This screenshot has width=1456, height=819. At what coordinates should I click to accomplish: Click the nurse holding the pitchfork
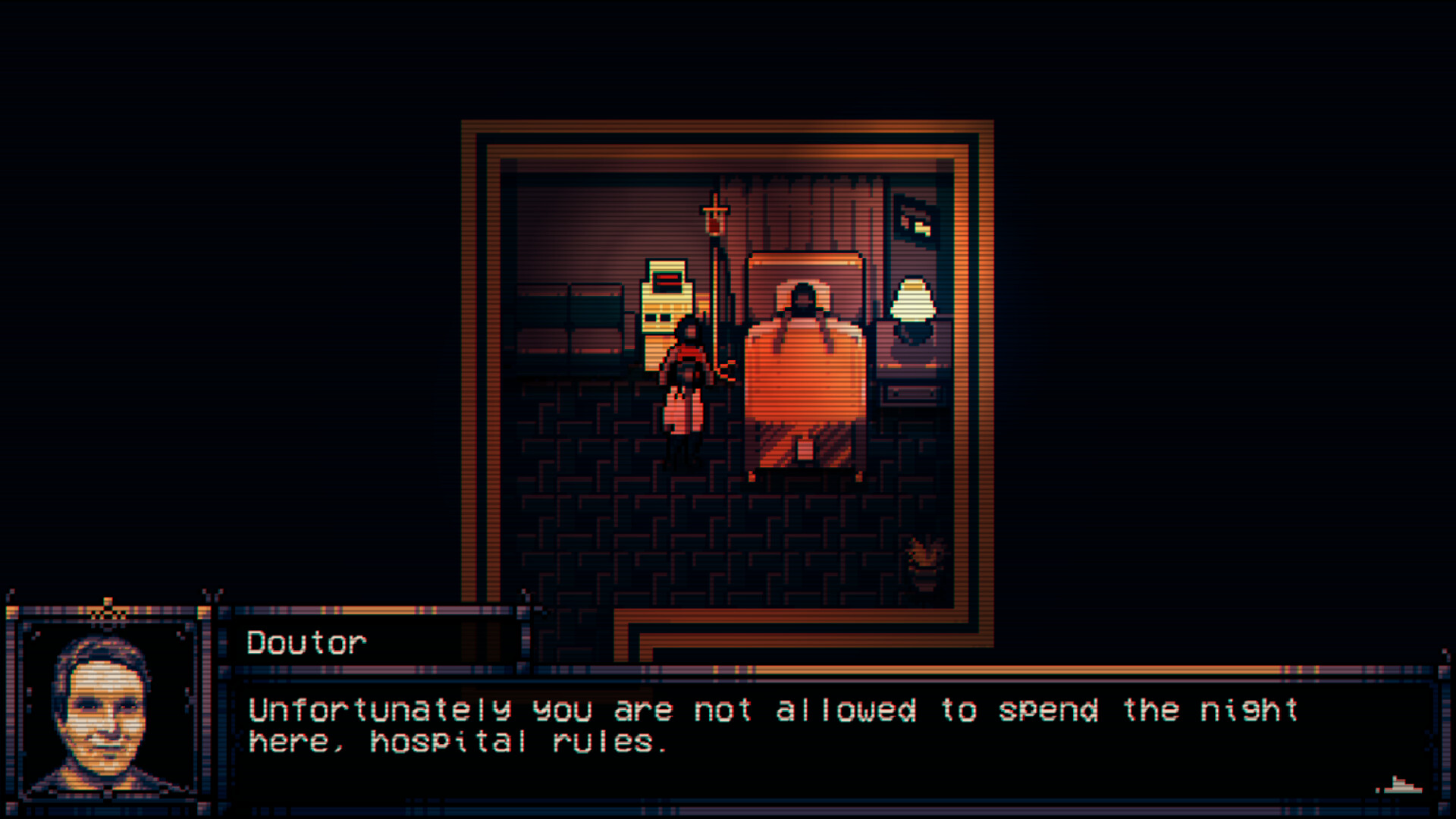click(x=686, y=387)
